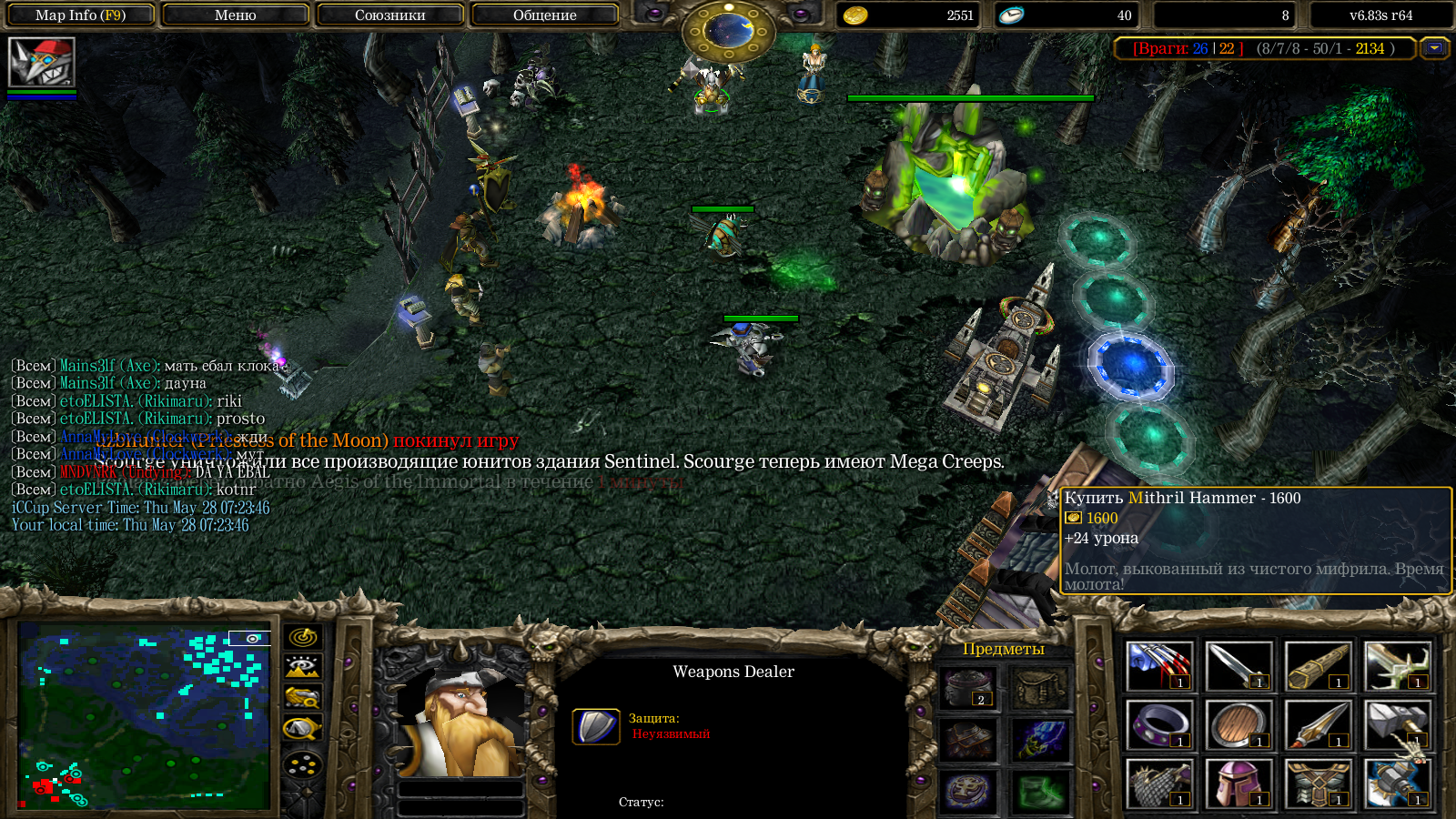Image resolution: width=1456 pixels, height=819 pixels.
Task: Toggle minimap terrain visibility
Action: click(x=303, y=667)
